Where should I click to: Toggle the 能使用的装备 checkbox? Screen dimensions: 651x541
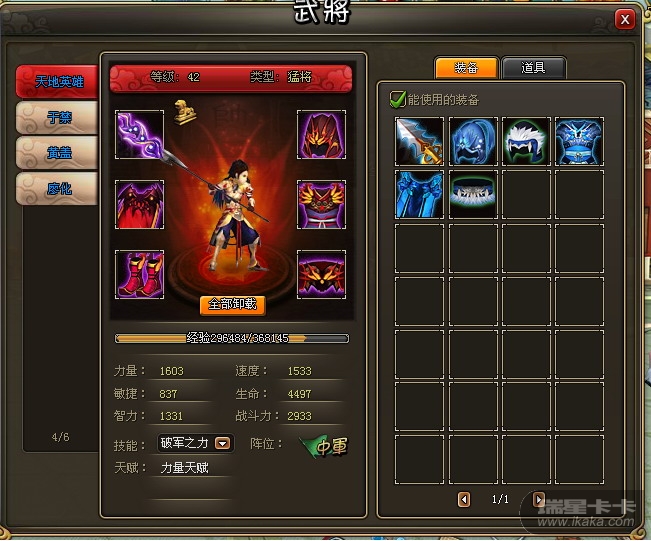coord(398,99)
